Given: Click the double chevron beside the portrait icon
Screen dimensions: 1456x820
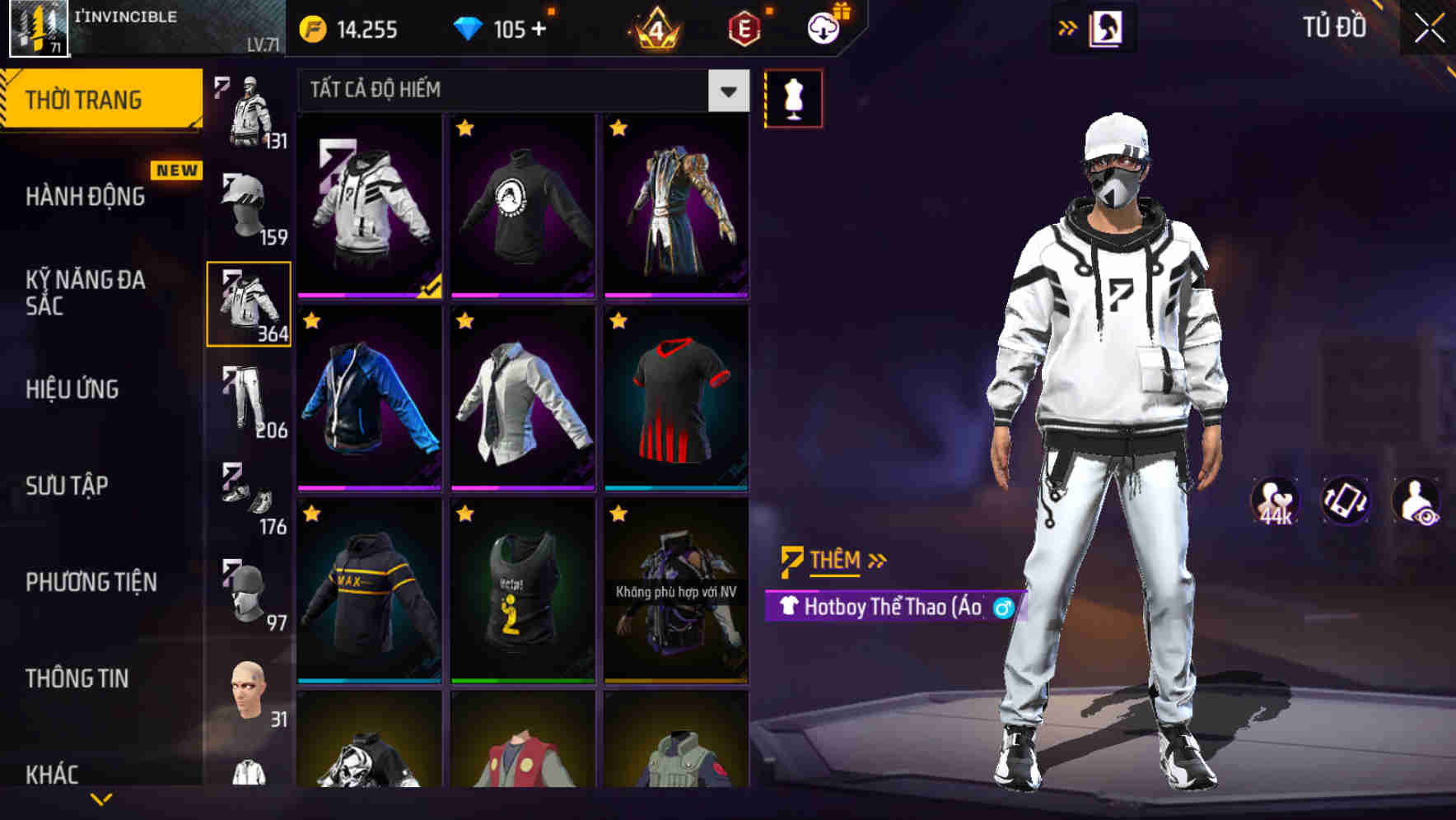Looking at the screenshot, I should tap(1068, 26).
